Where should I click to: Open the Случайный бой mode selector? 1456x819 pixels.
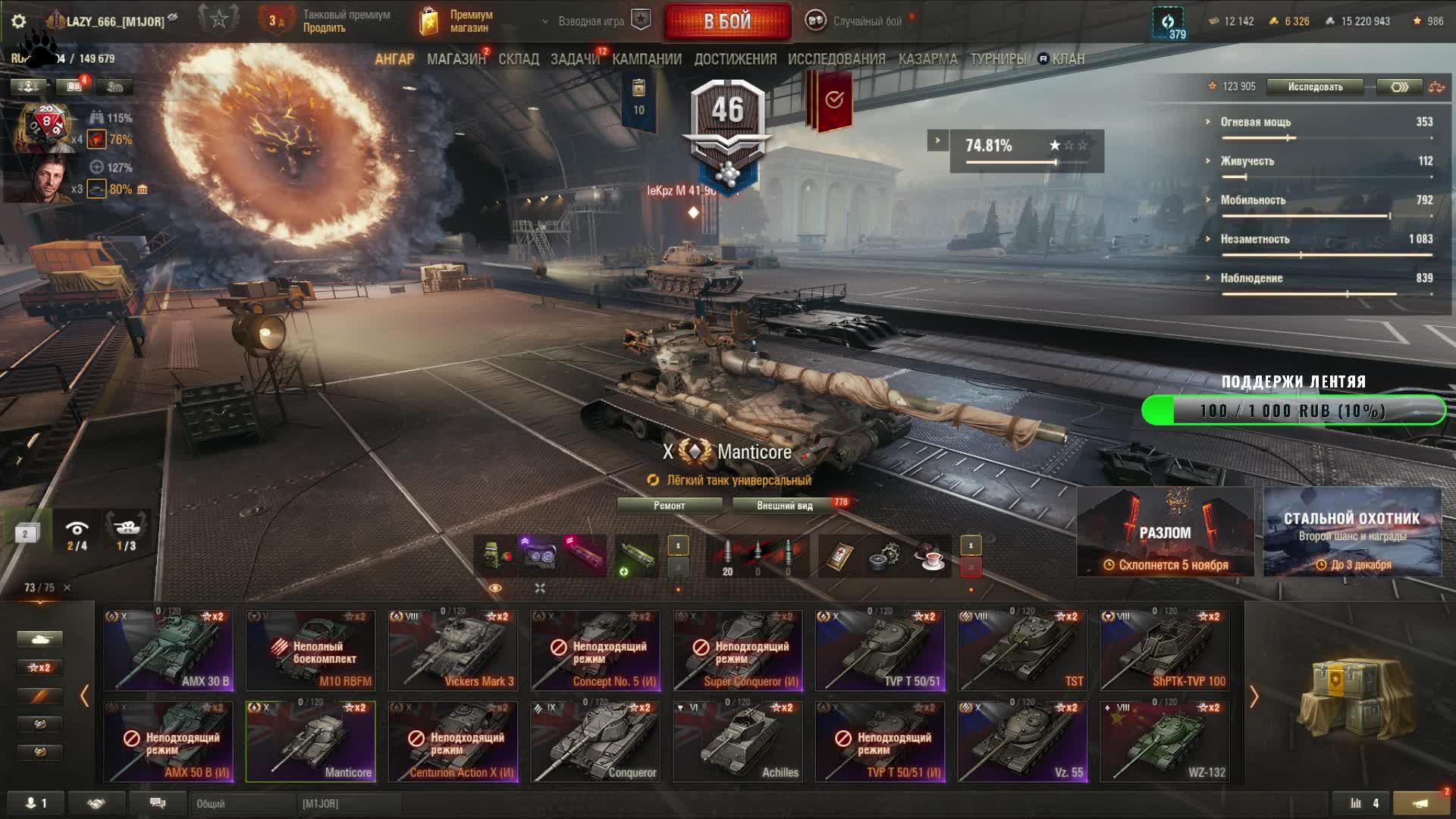[867, 21]
